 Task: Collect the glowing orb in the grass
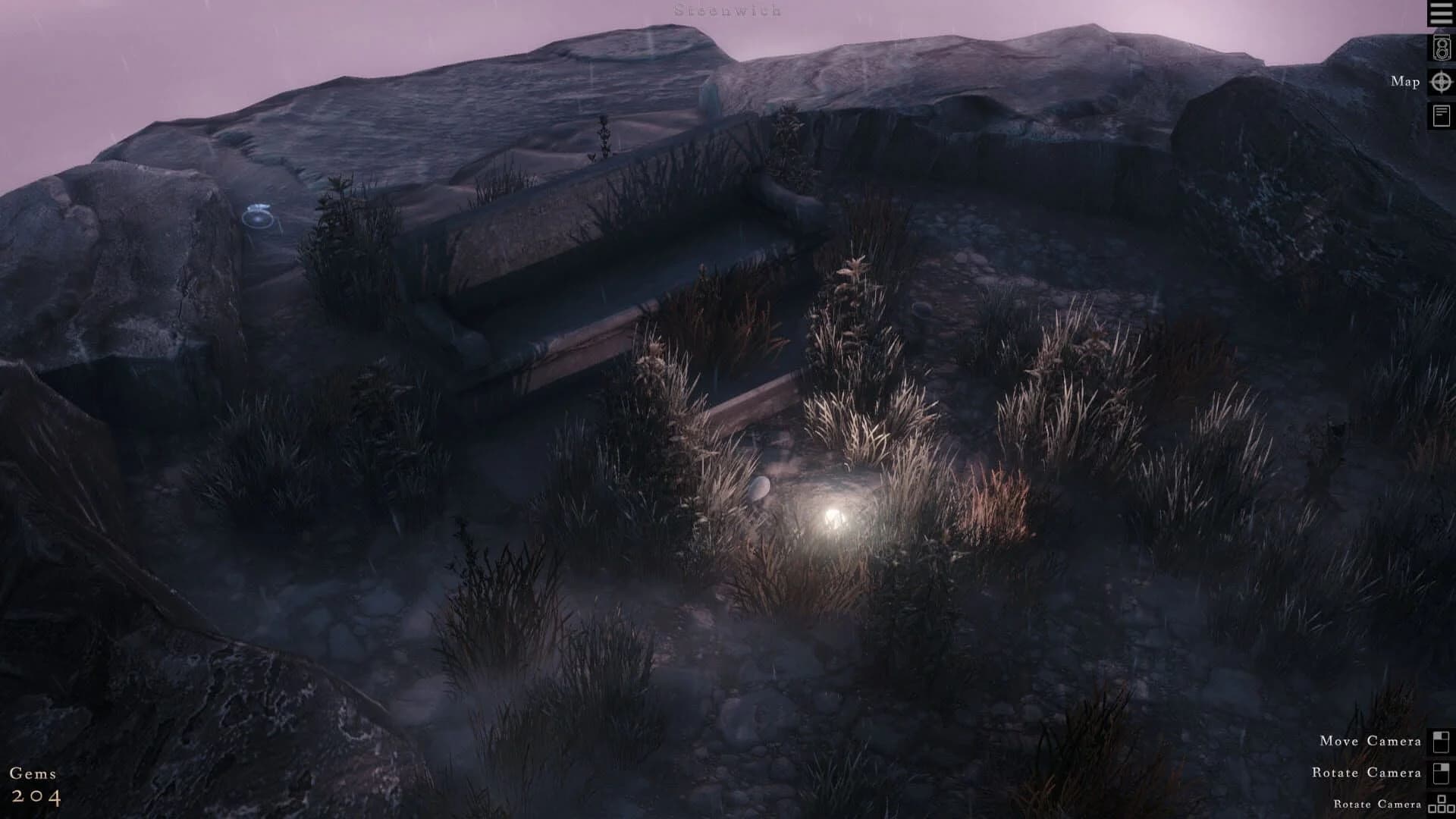click(831, 519)
